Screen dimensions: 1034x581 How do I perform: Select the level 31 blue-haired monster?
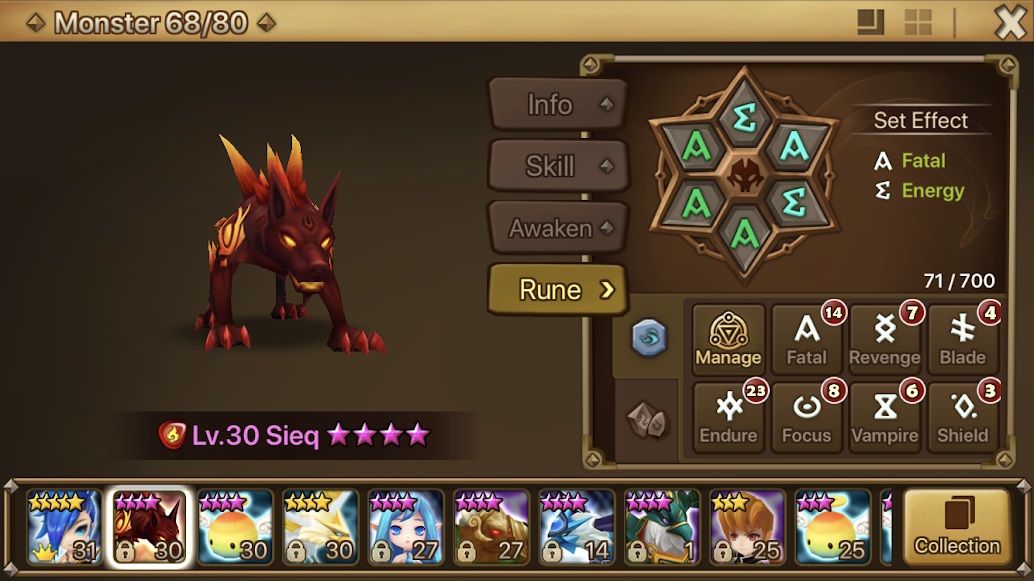(x=63, y=527)
